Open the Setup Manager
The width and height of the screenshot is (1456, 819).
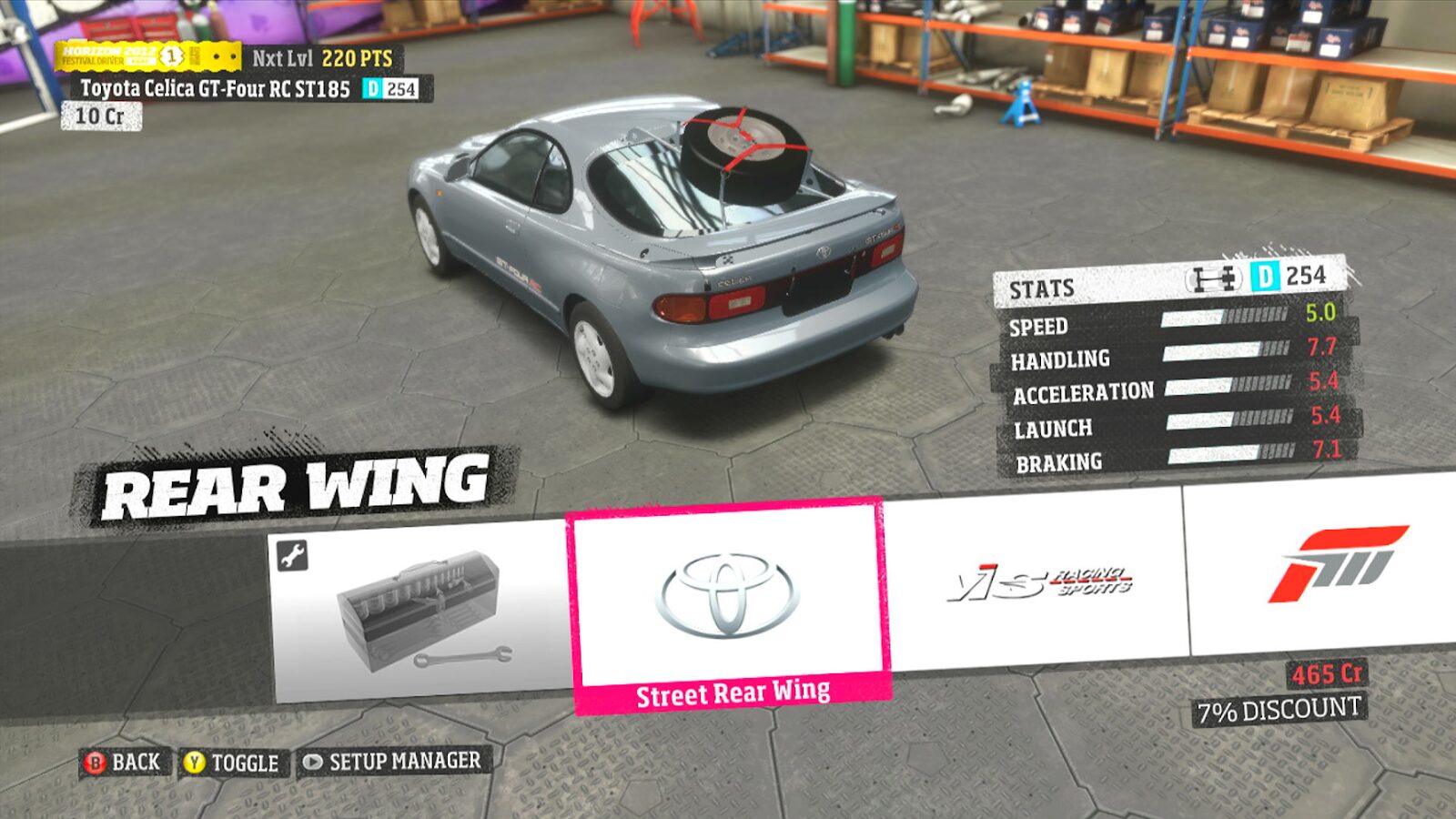pos(392,761)
